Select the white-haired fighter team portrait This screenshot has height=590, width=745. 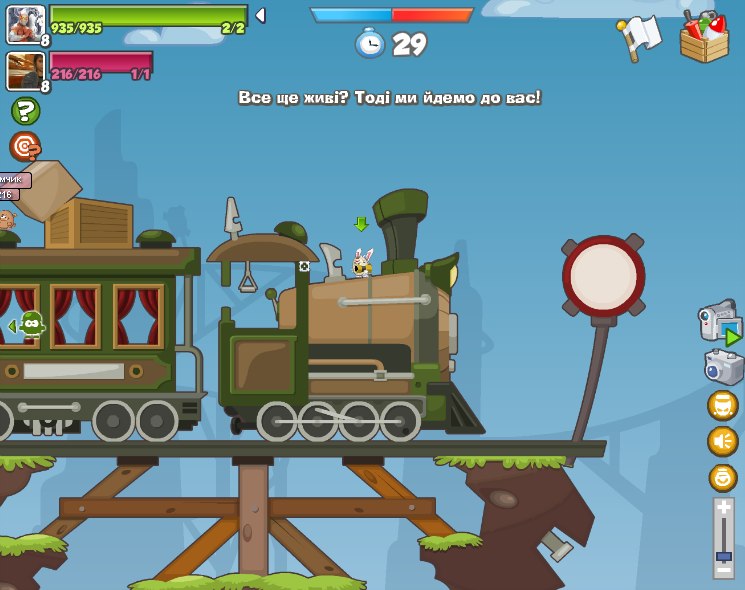[x=25, y=24]
